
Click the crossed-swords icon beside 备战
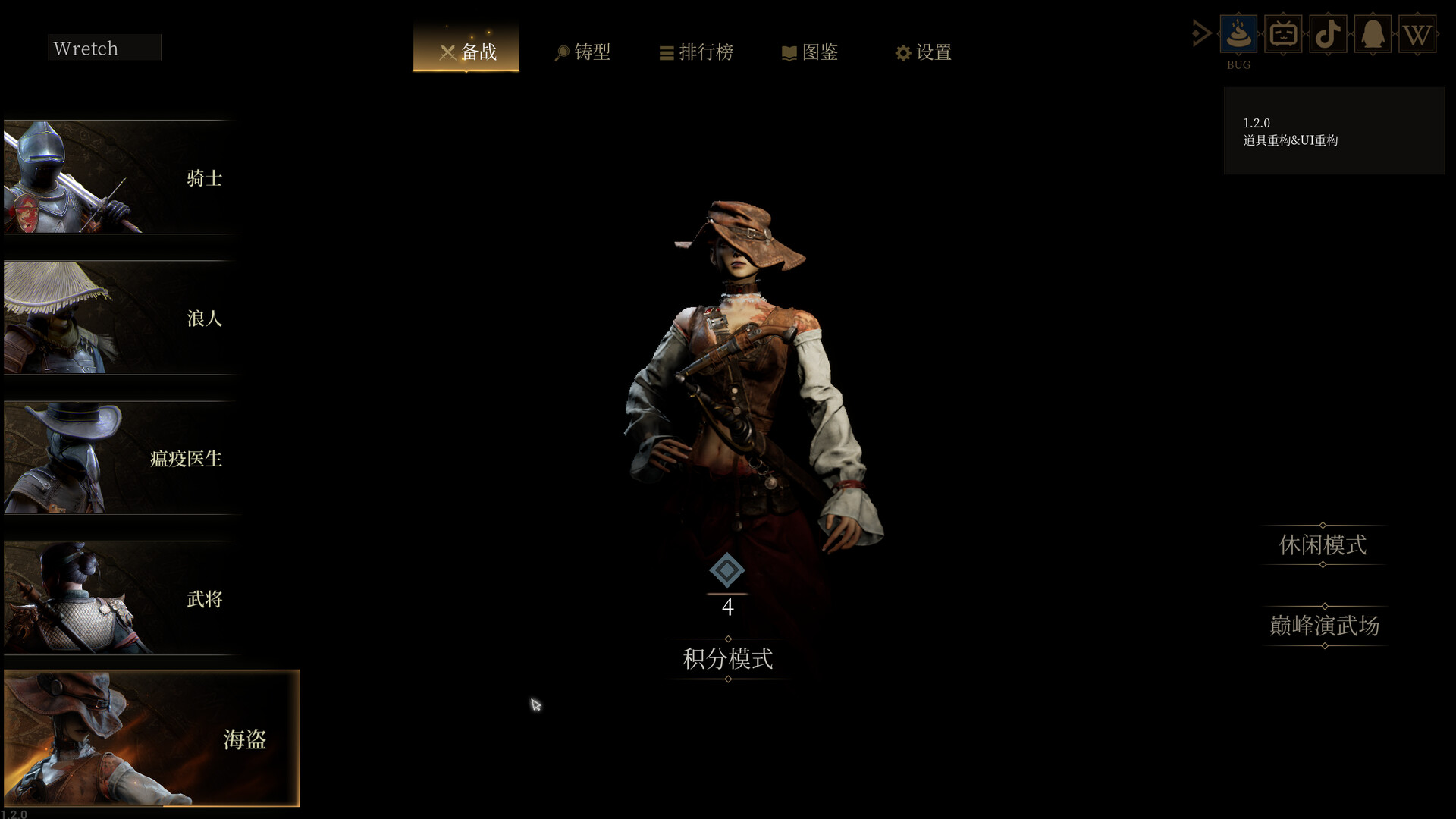447,52
